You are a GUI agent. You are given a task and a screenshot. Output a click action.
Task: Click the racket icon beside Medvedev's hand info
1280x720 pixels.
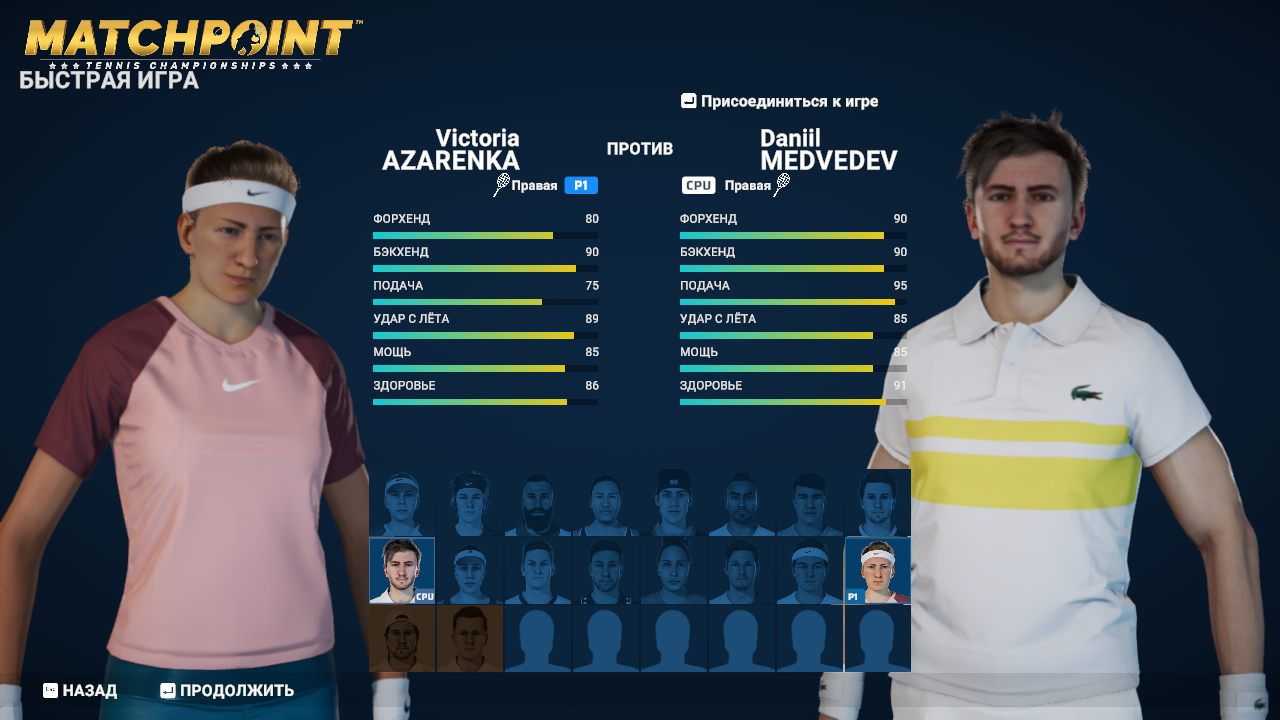(x=782, y=185)
